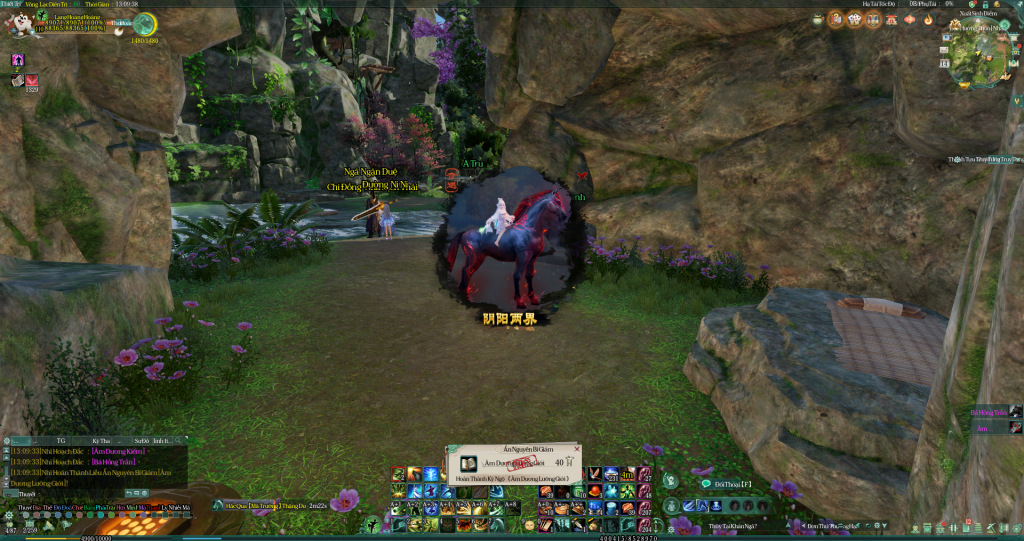1024x541 pixels.
Task: Switch to the Kỳ Thư chat tab
Action: [100, 440]
